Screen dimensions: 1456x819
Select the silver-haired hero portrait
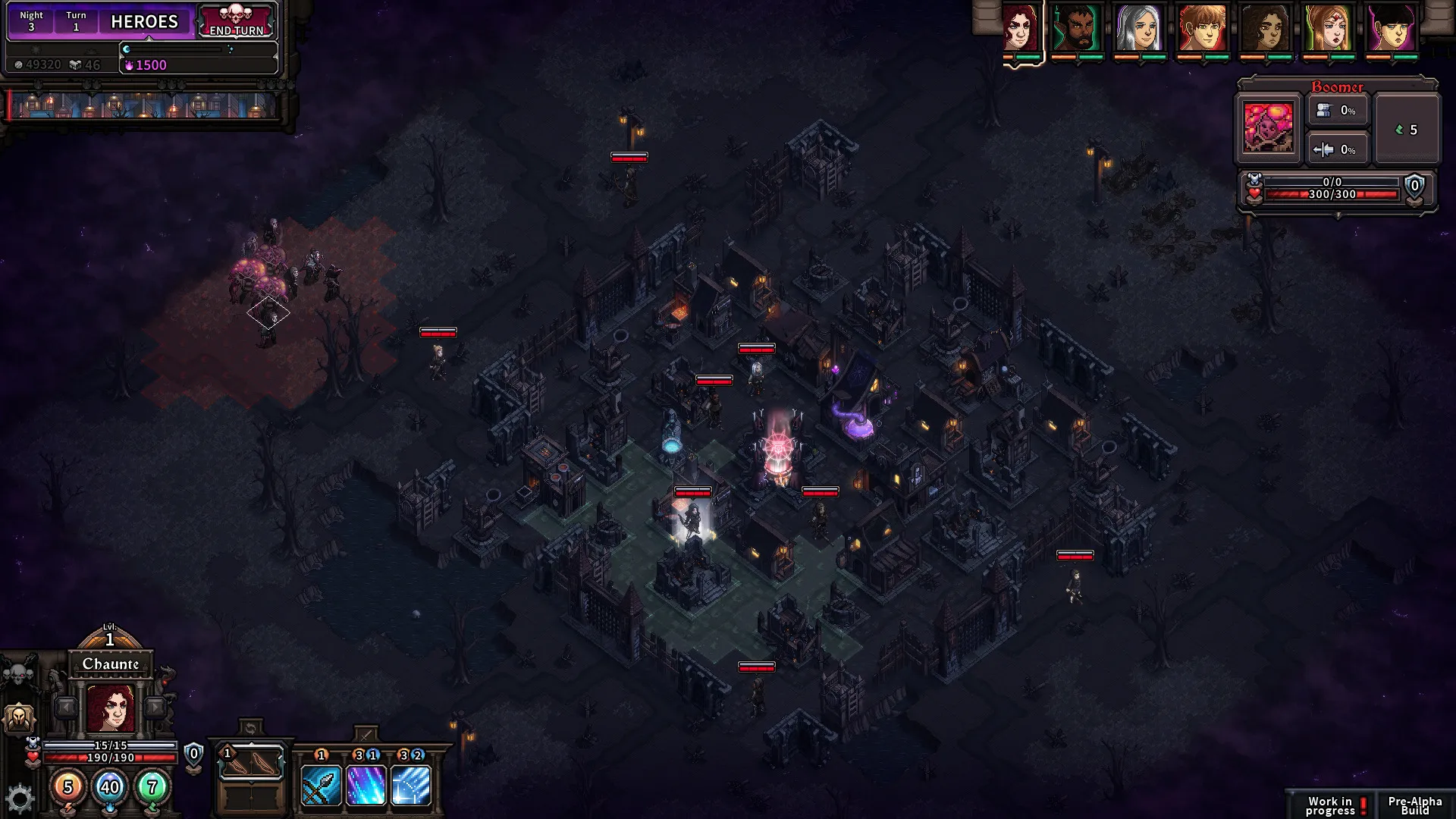point(1139,29)
